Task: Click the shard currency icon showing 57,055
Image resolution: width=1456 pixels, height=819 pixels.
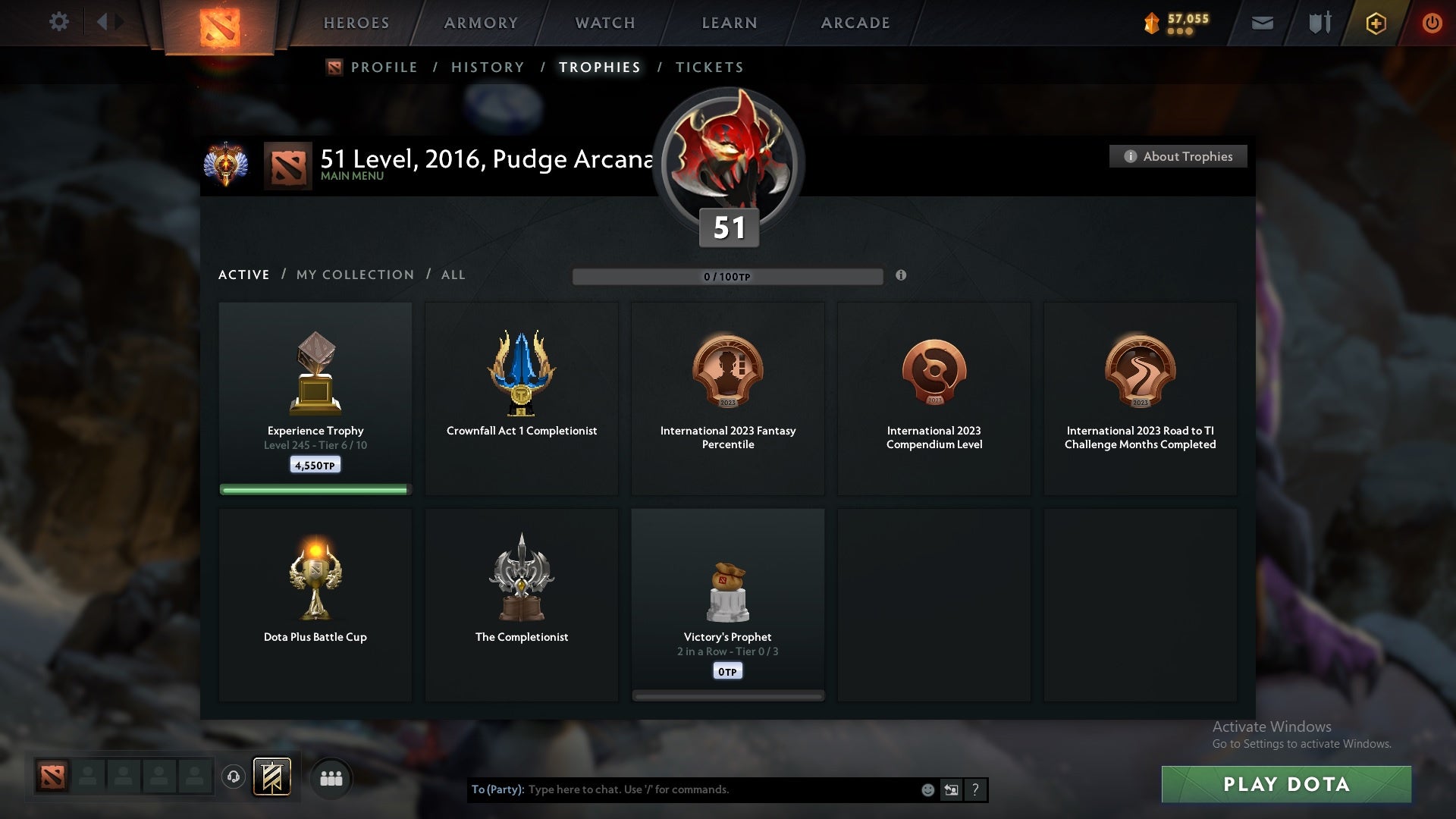Action: pos(1150,22)
